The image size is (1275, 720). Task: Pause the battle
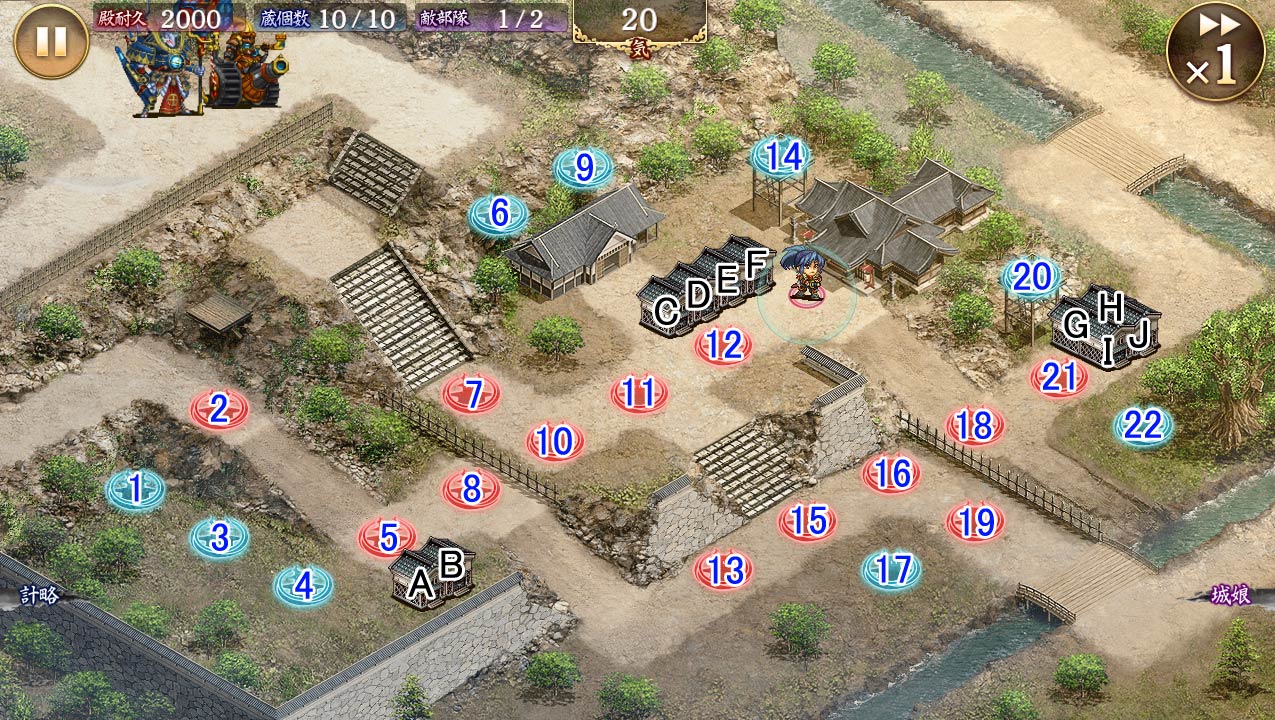51,41
